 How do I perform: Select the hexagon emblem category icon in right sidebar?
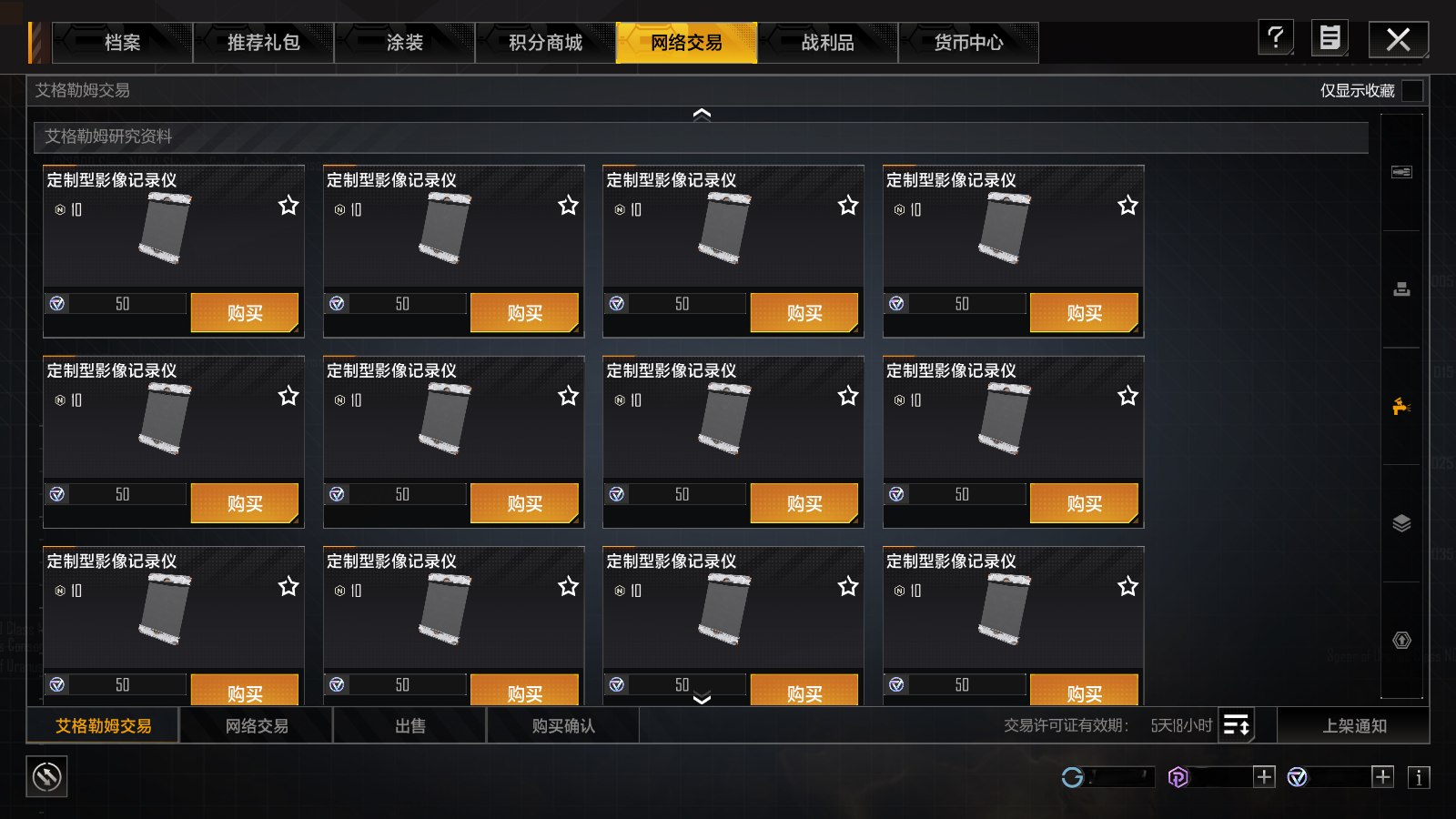coord(1401,640)
